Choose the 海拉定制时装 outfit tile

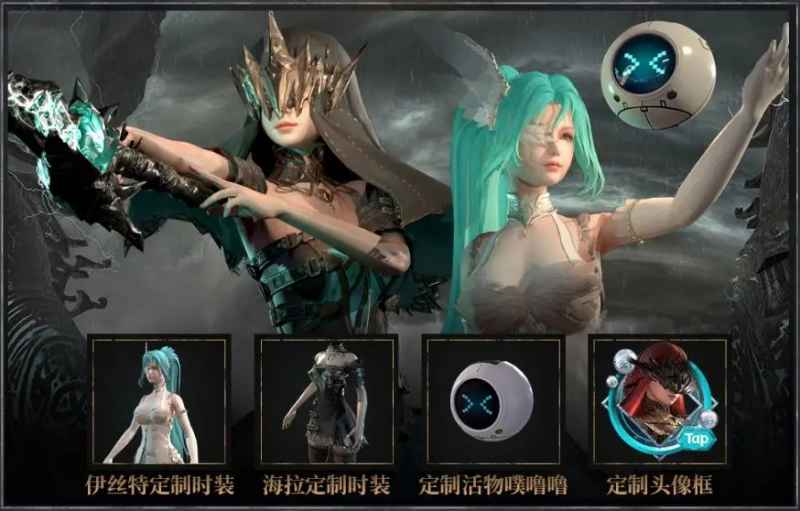(326, 400)
